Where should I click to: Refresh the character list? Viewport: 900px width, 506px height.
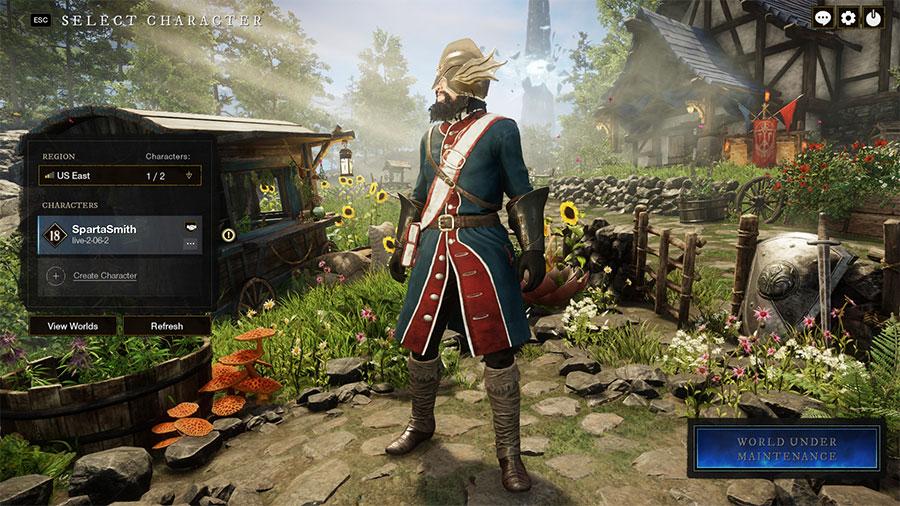coord(167,326)
